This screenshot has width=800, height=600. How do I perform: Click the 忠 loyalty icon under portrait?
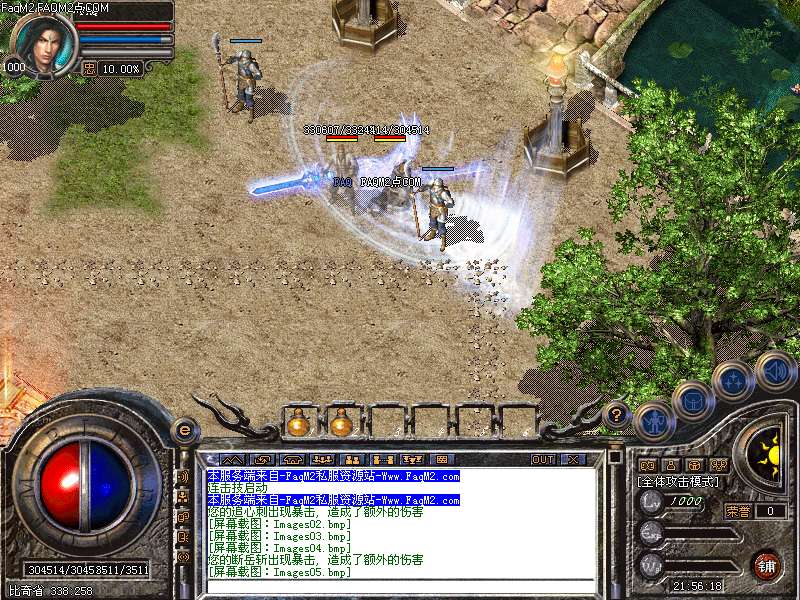(x=89, y=69)
